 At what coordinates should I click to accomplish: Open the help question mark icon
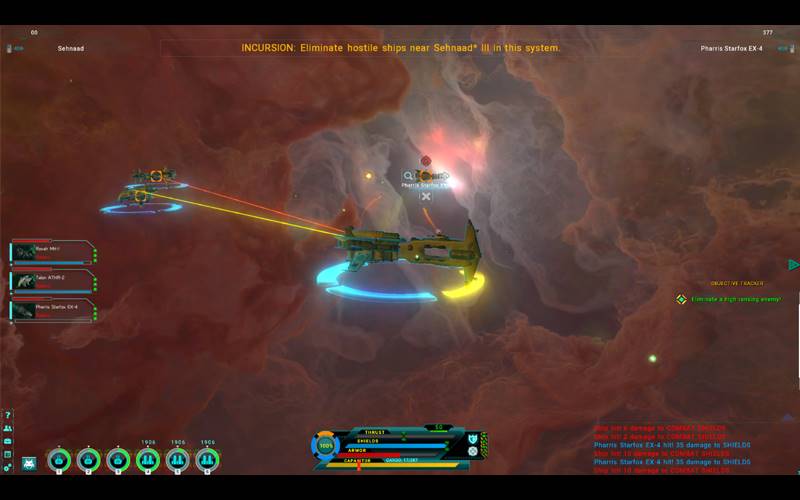8,415
